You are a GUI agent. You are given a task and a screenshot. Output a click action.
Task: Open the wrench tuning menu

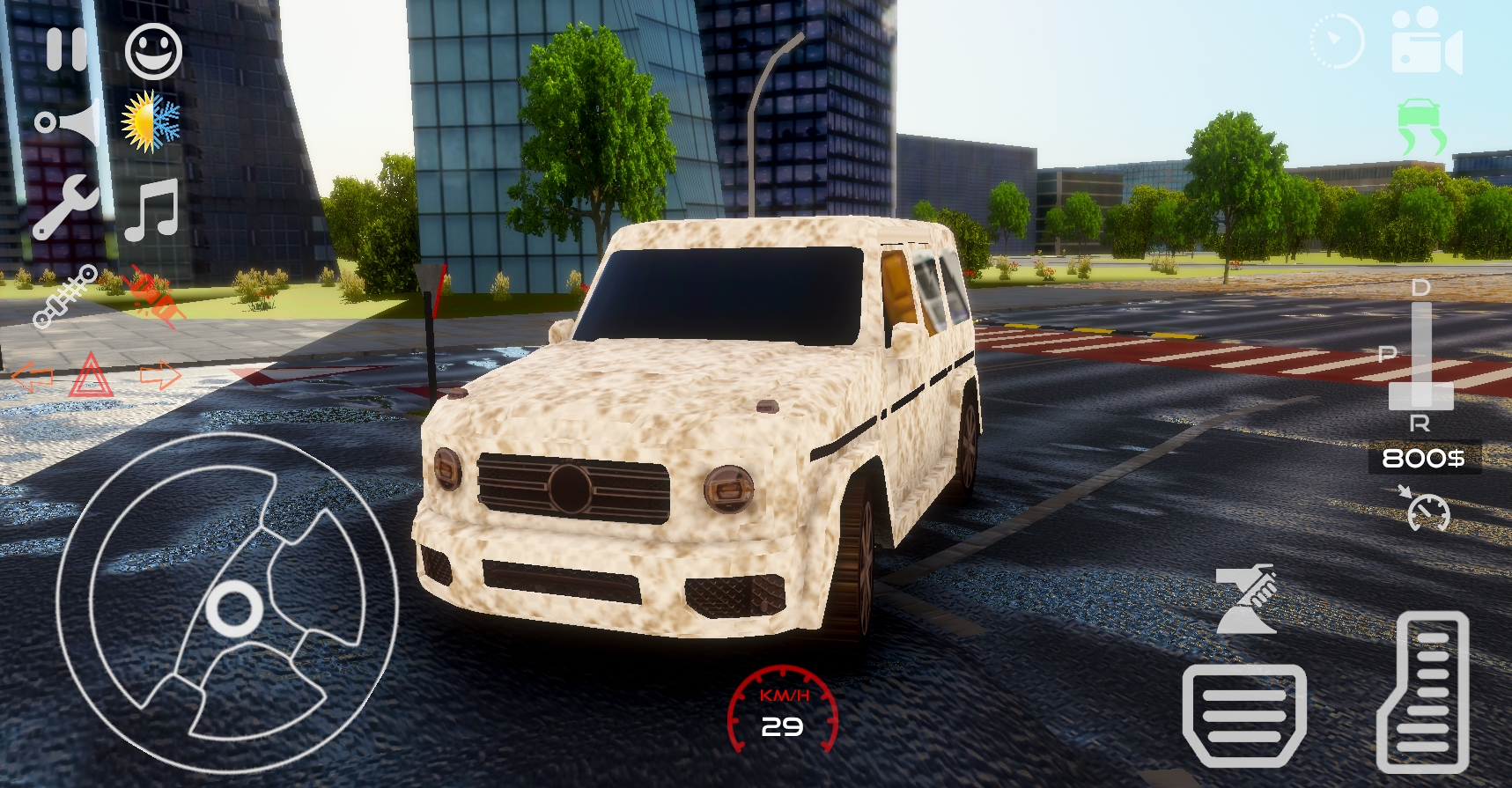click(x=65, y=207)
